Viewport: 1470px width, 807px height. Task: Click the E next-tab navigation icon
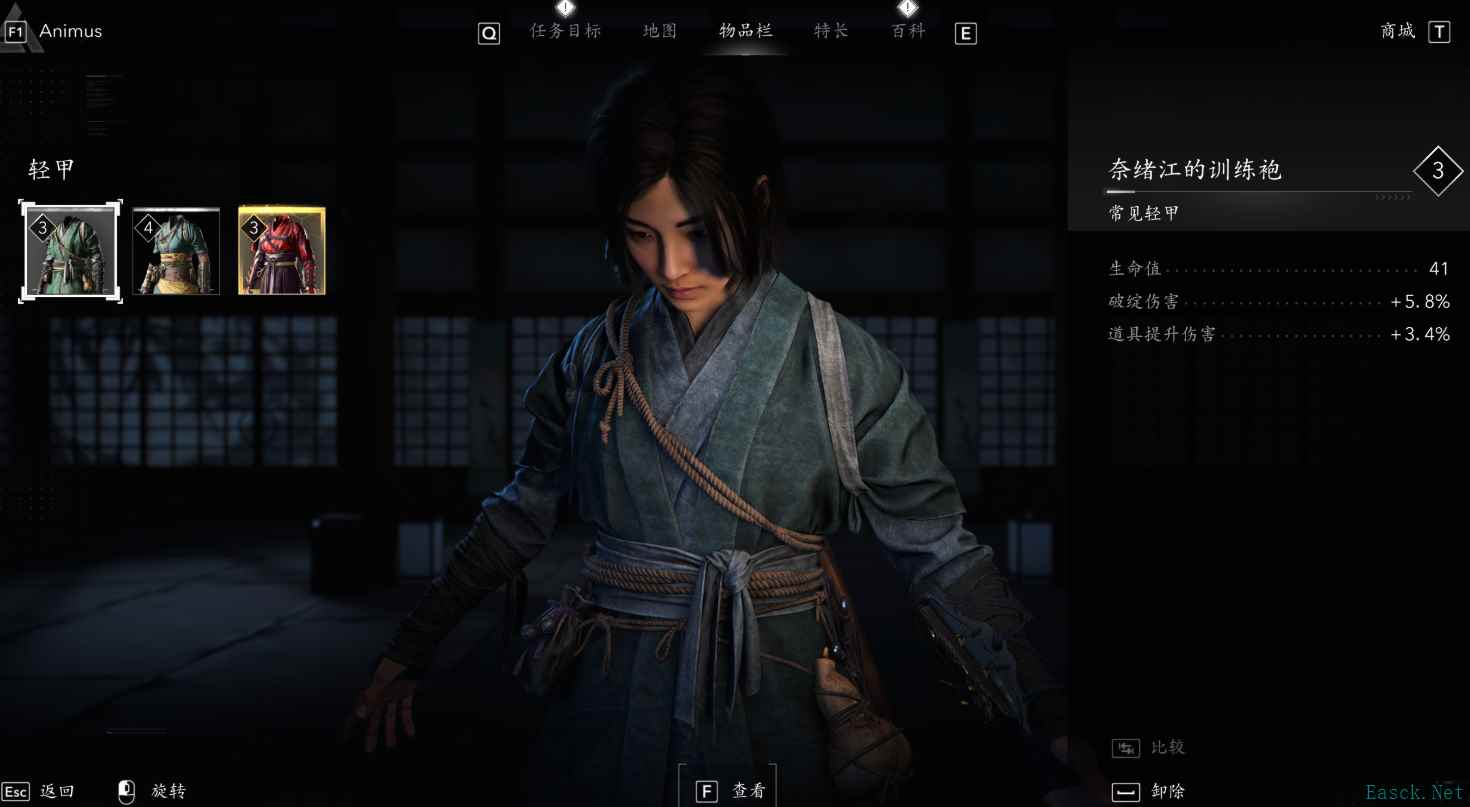click(965, 33)
